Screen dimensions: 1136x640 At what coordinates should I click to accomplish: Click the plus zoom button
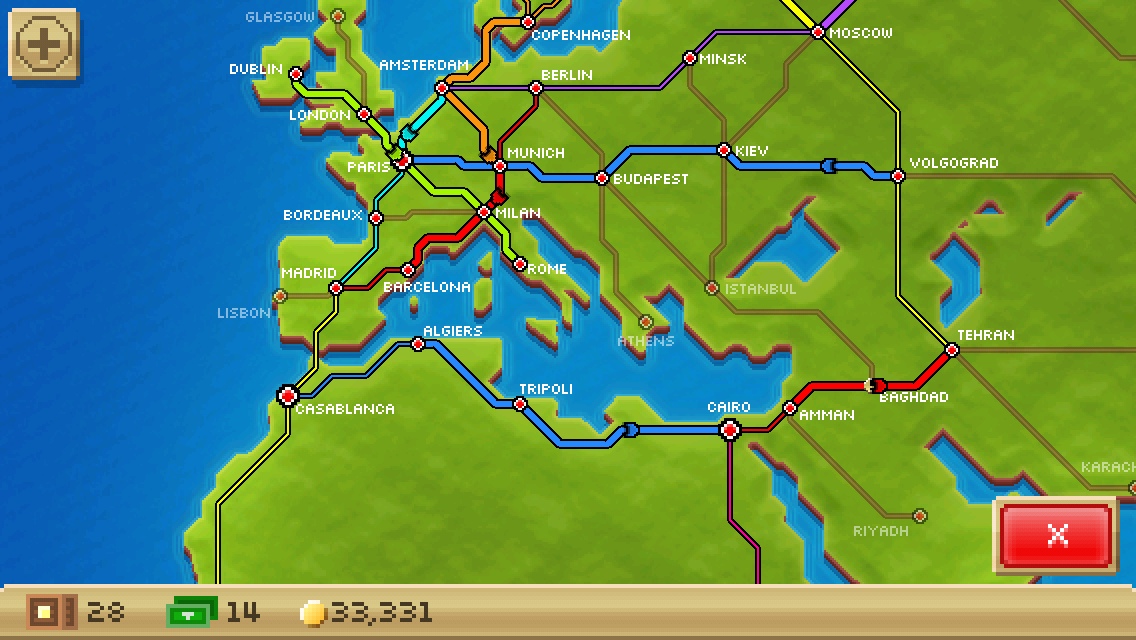click(43, 44)
